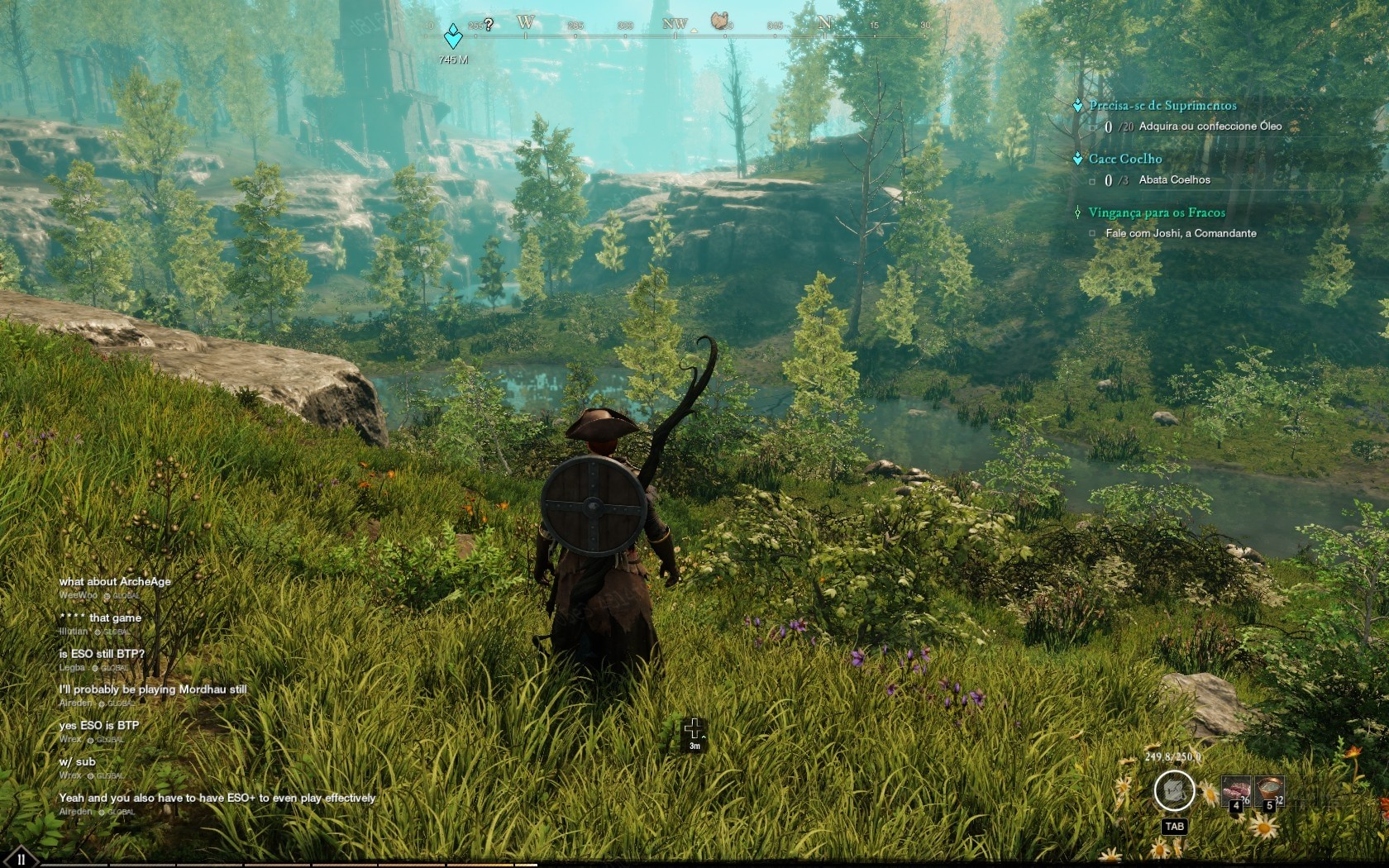Click the 'what about ArcheAge' chat message

click(x=115, y=581)
